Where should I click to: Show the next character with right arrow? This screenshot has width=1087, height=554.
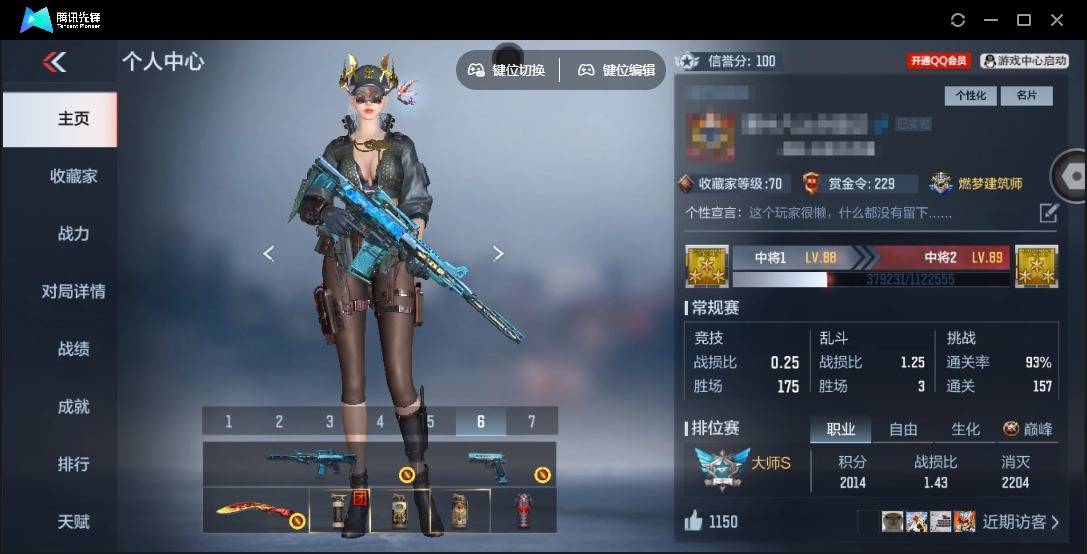pos(498,254)
